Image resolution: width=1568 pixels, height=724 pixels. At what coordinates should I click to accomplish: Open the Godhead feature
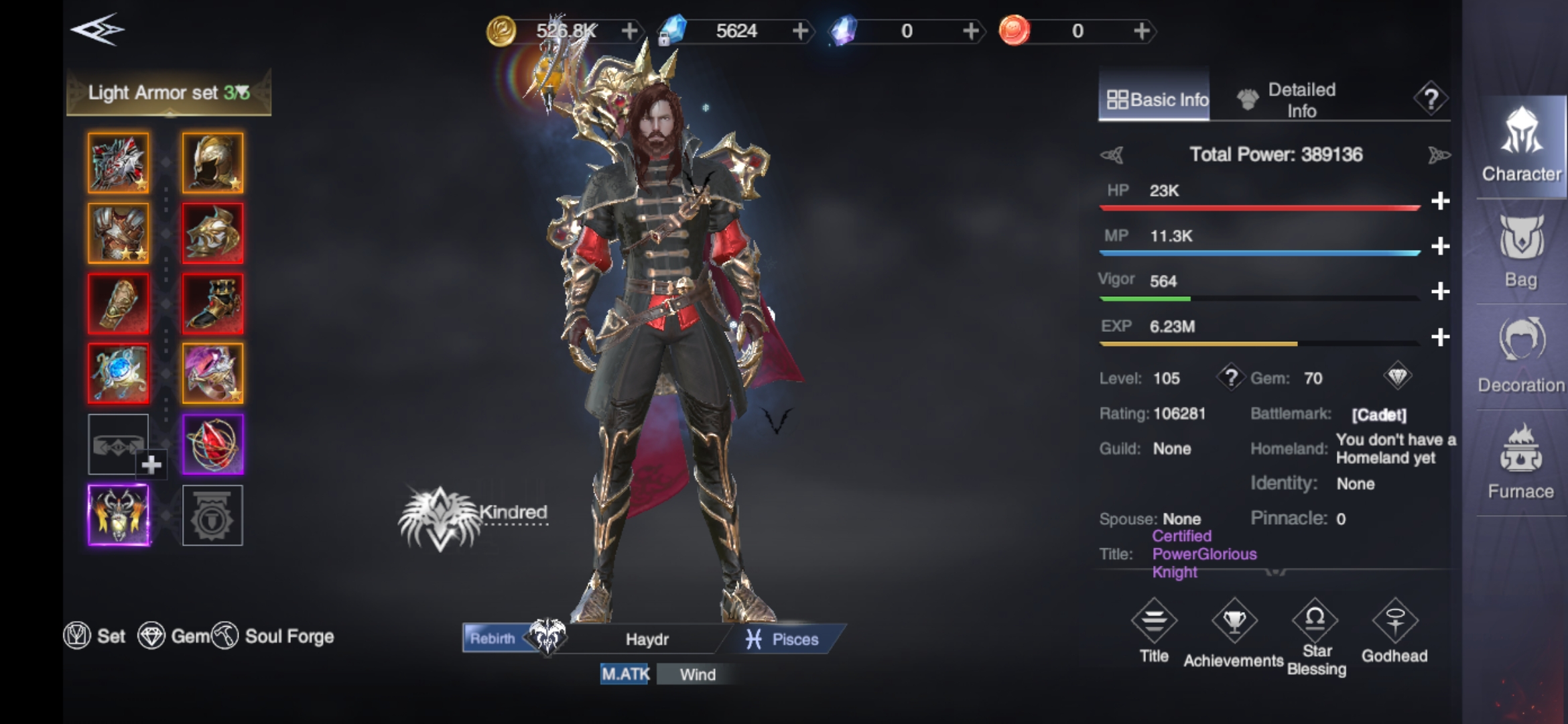1394,631
